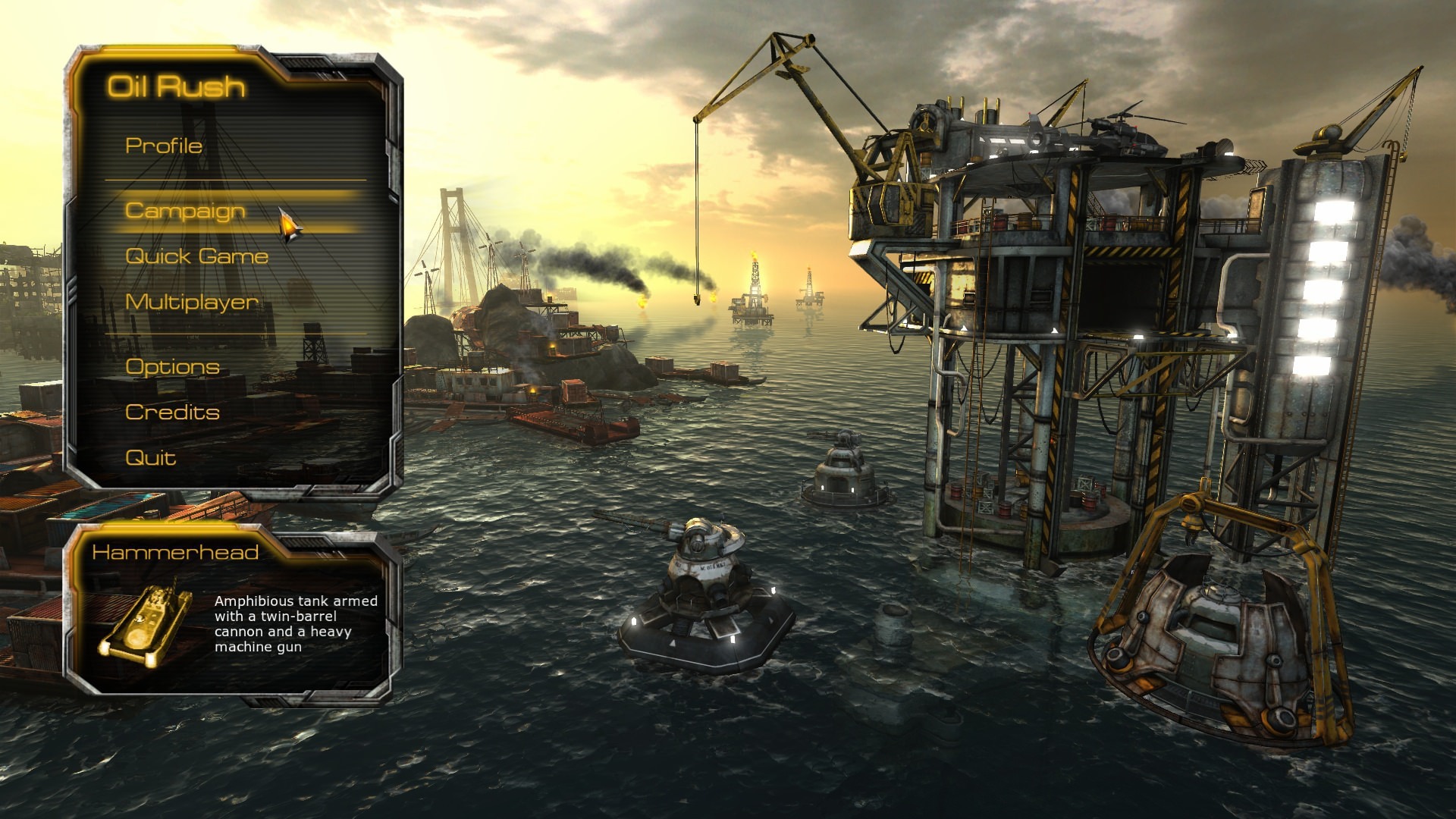Select the highlighted Campaign entry
Viewport: 1456px width, 819px height.
[184, 212]
